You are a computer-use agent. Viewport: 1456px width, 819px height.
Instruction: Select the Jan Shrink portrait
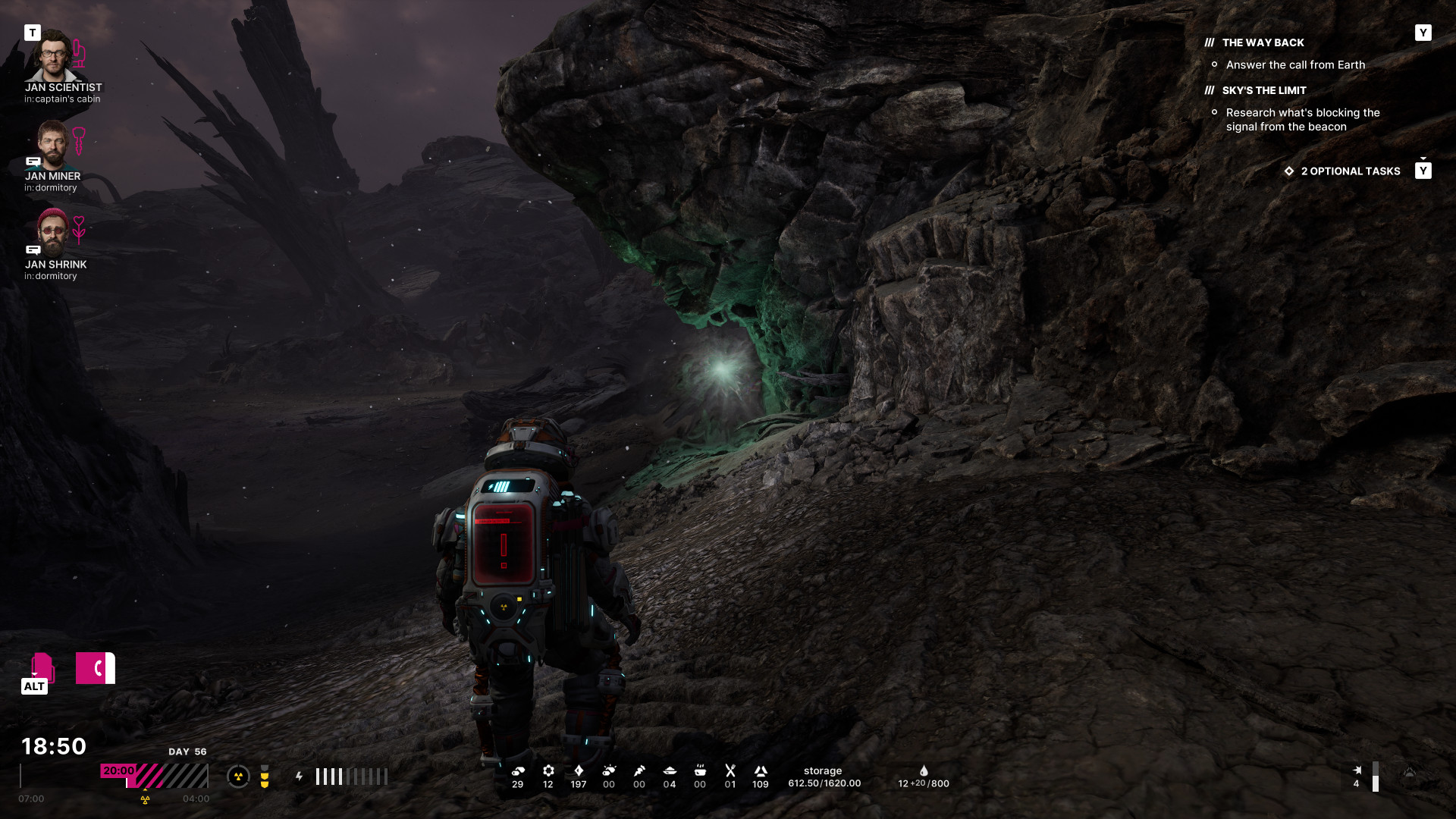pyautogui.click(x=52, y=233)
